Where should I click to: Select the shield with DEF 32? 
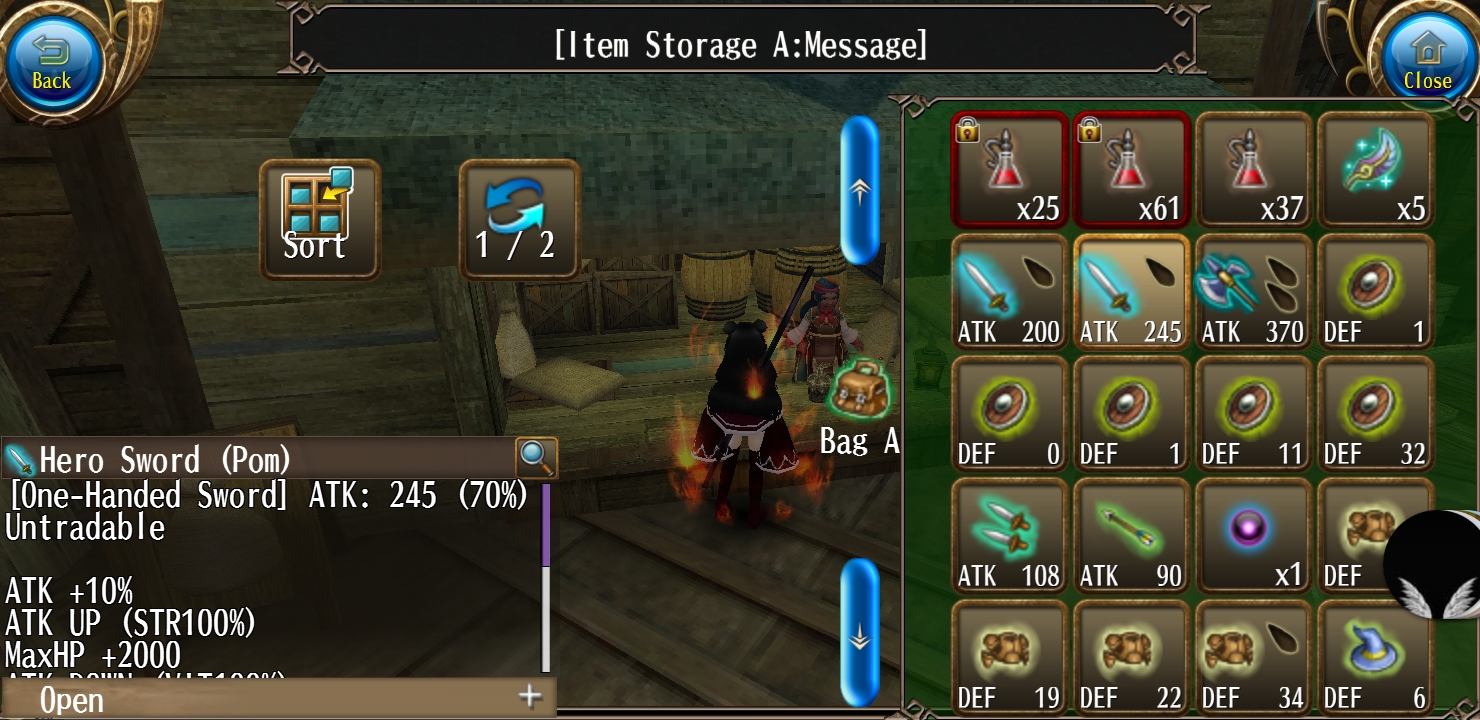1375,412
